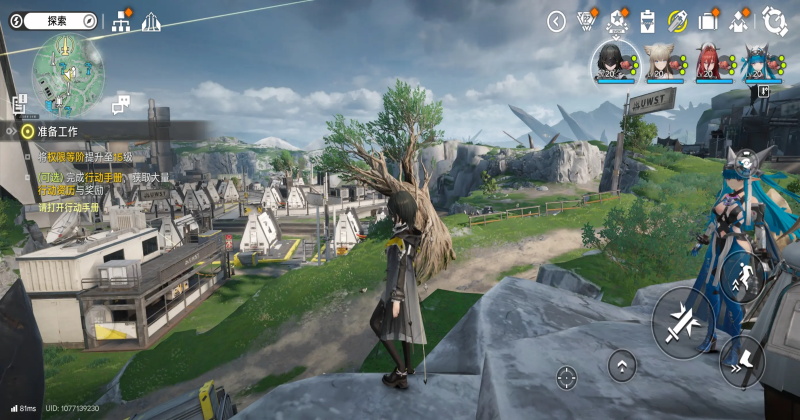Image resolution: width=800 pixels, height=420 pixels.
Task: Open the clipboard with downward arrow icon
Action: pyautogui.click(x=647, y=20)
